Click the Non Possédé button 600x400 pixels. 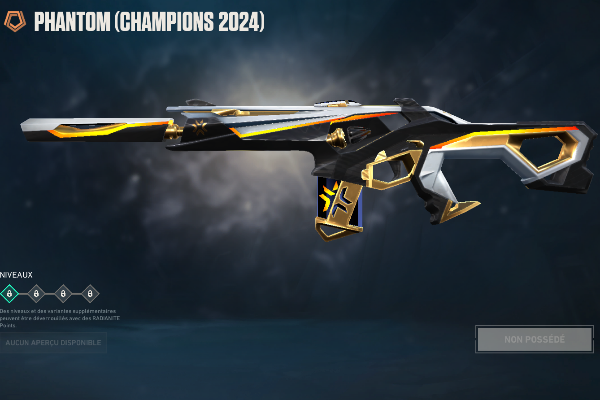(534, 340)
